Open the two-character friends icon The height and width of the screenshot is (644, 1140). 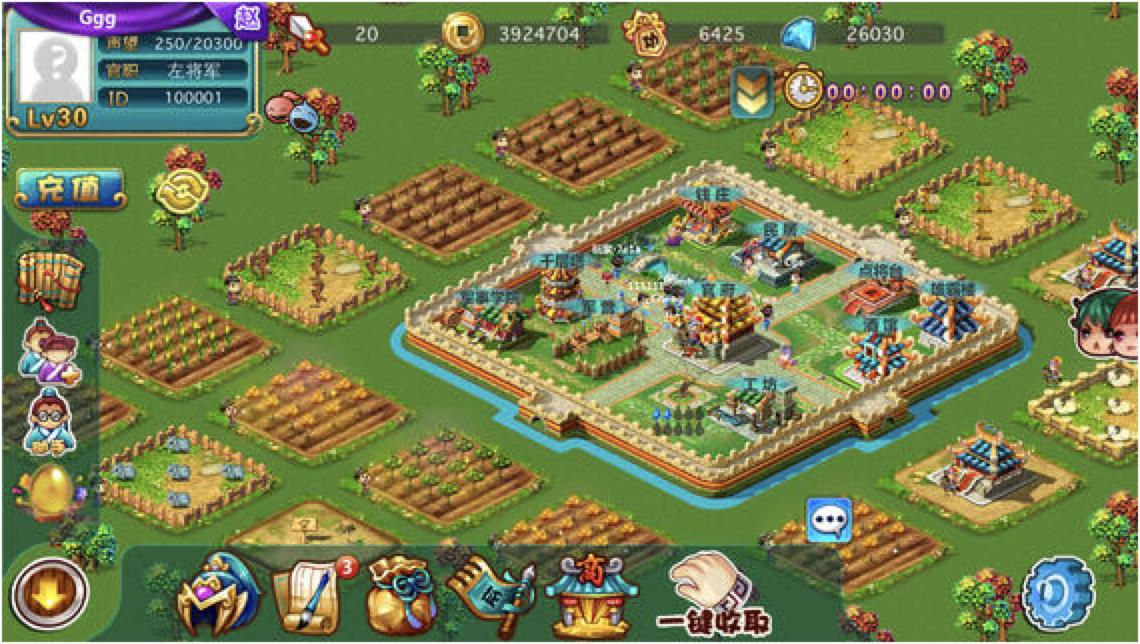click(50, 350)
